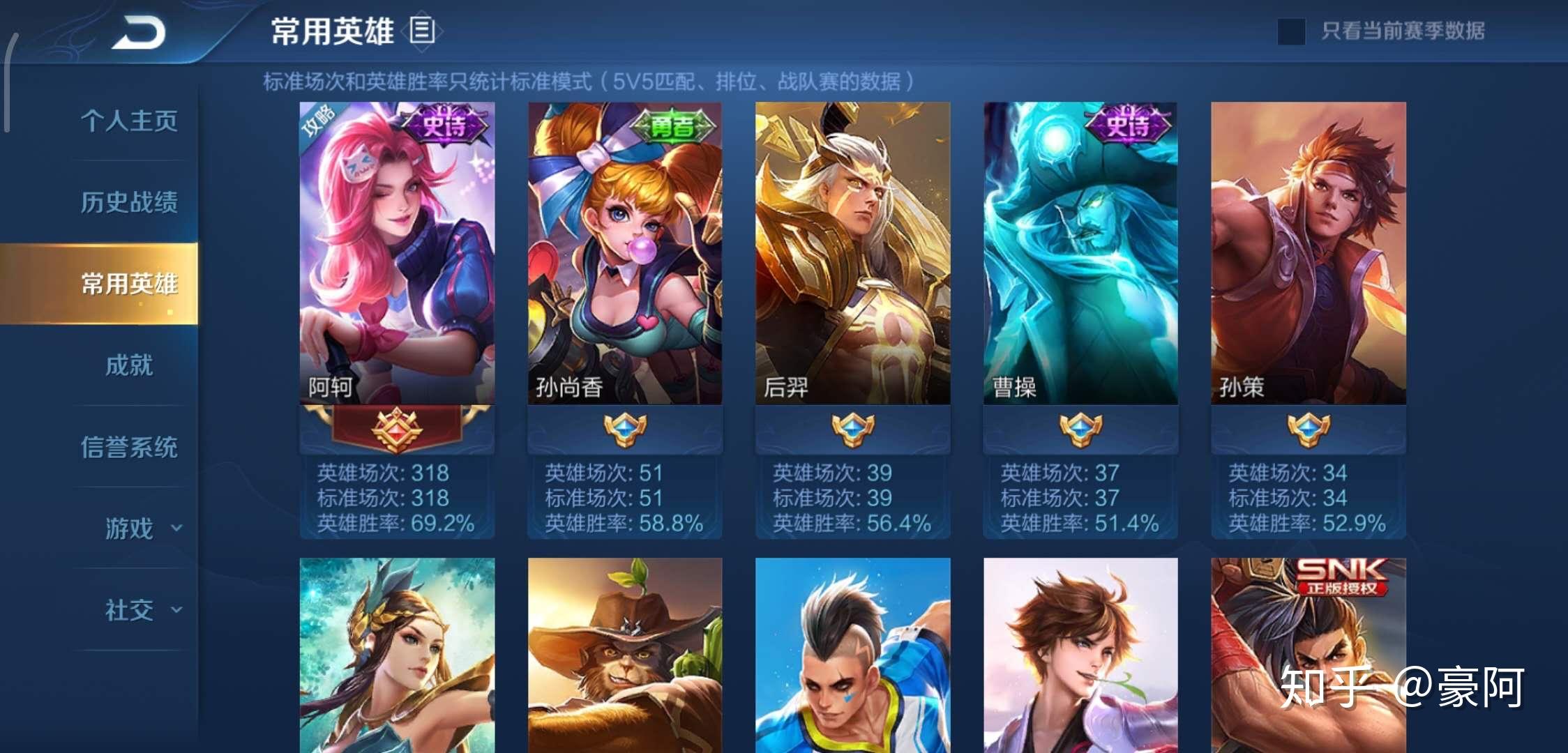Screen dimensions: 1568x753
Task: Click the mastery badge under 后羿
Action: tap(852, 430)
